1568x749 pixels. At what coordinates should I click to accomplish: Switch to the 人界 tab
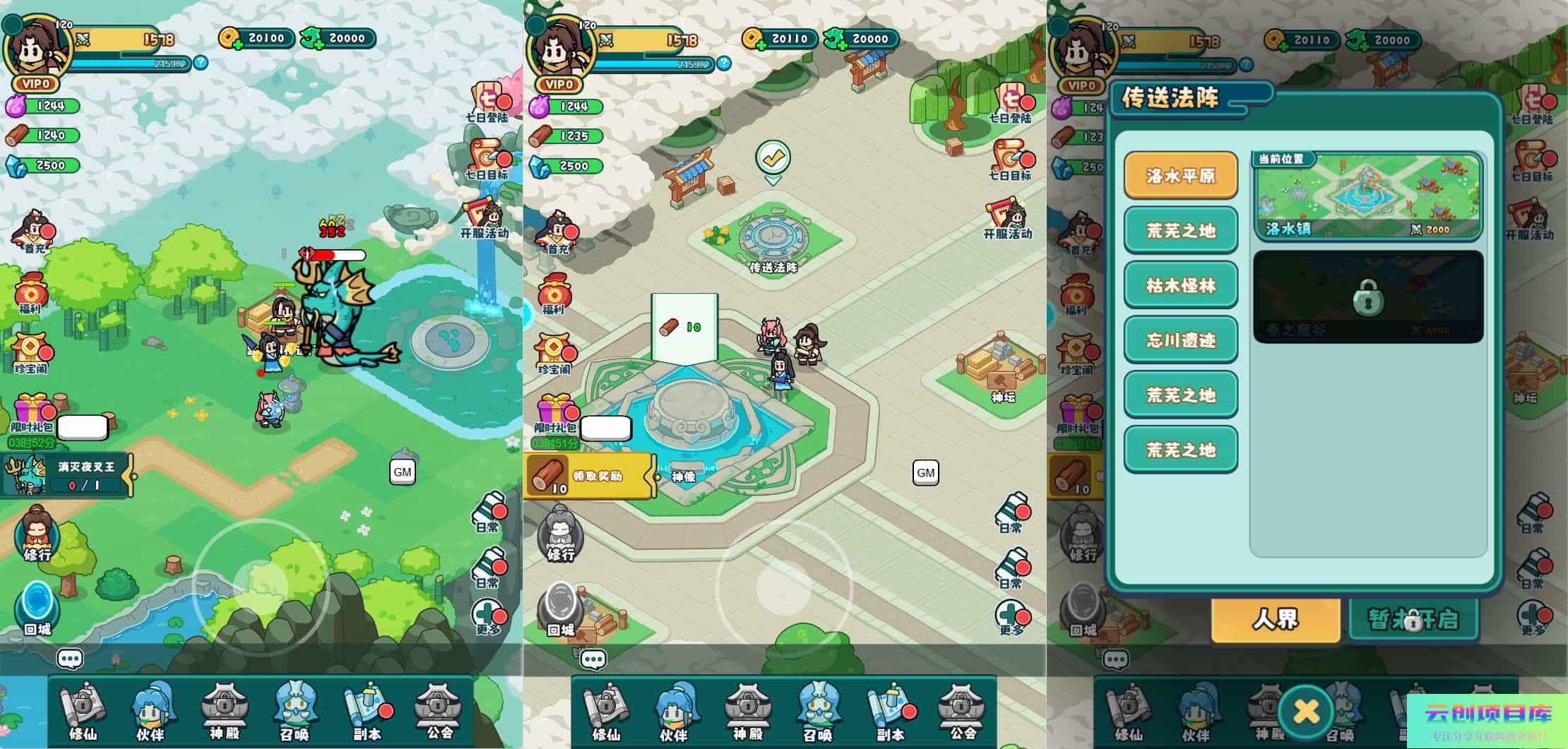click(x=1276, y=620)
